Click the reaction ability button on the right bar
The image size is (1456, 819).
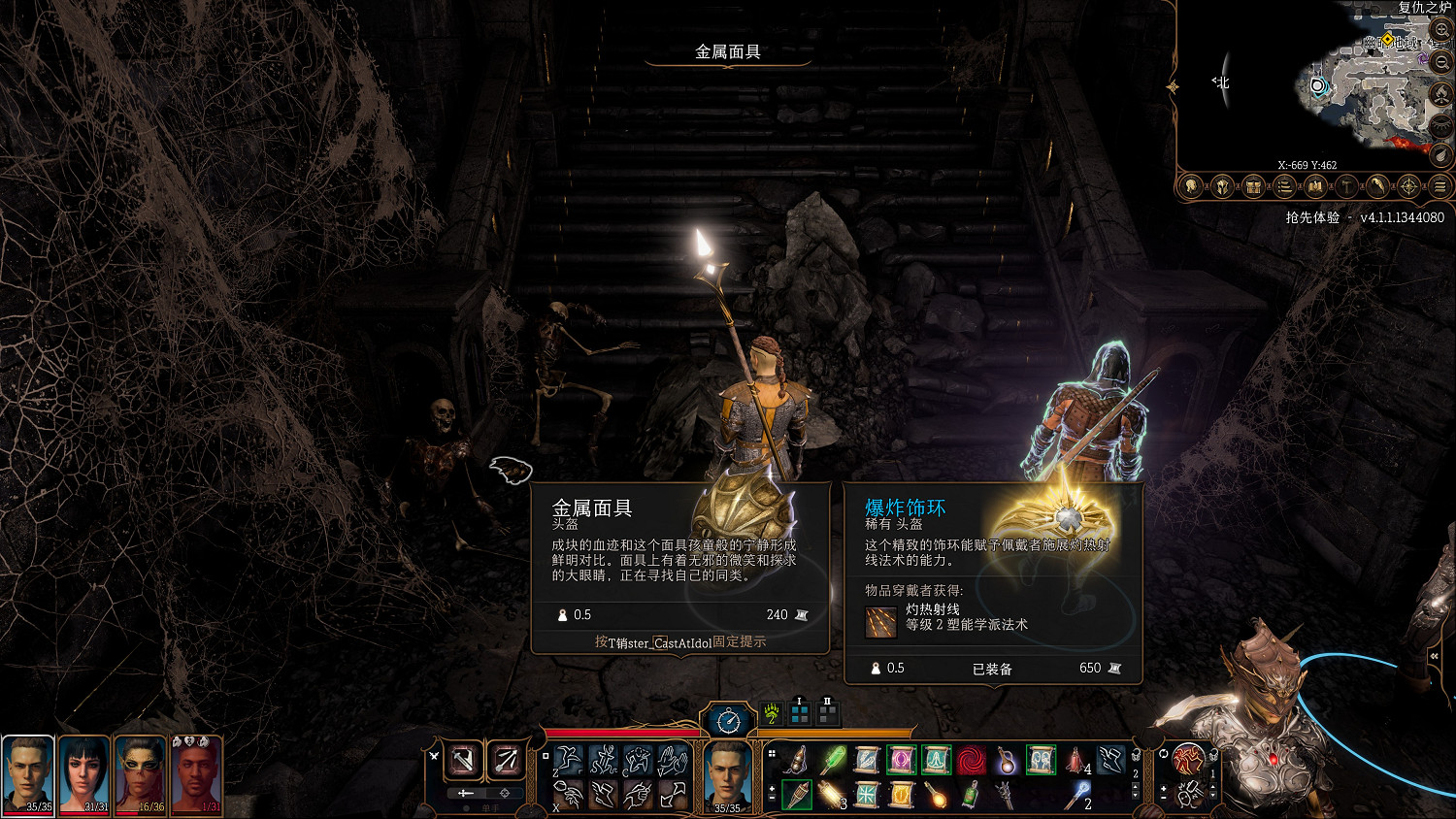click(1188, 757)
